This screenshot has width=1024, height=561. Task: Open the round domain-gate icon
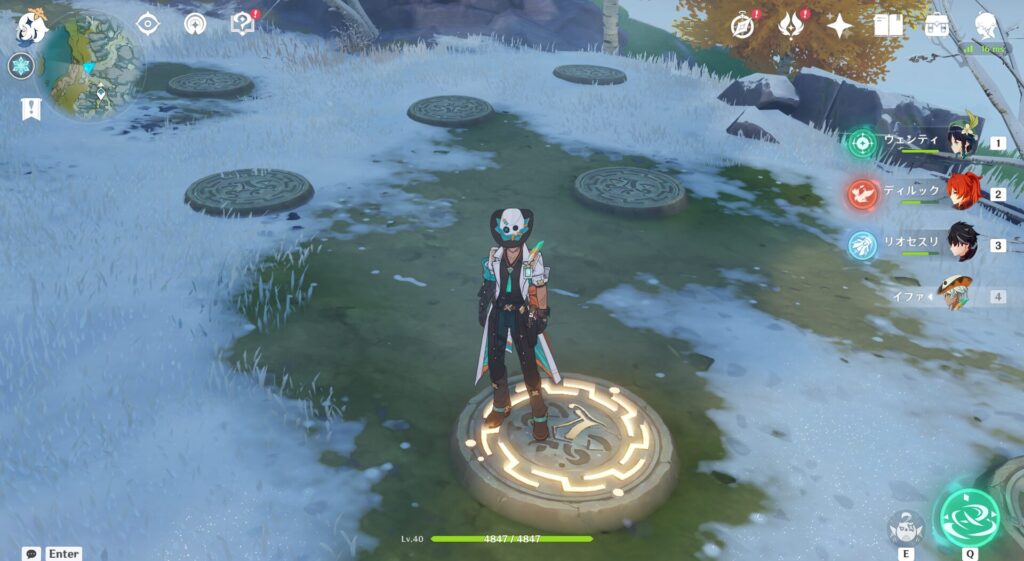pyautogui.click(x=195, y=24)
